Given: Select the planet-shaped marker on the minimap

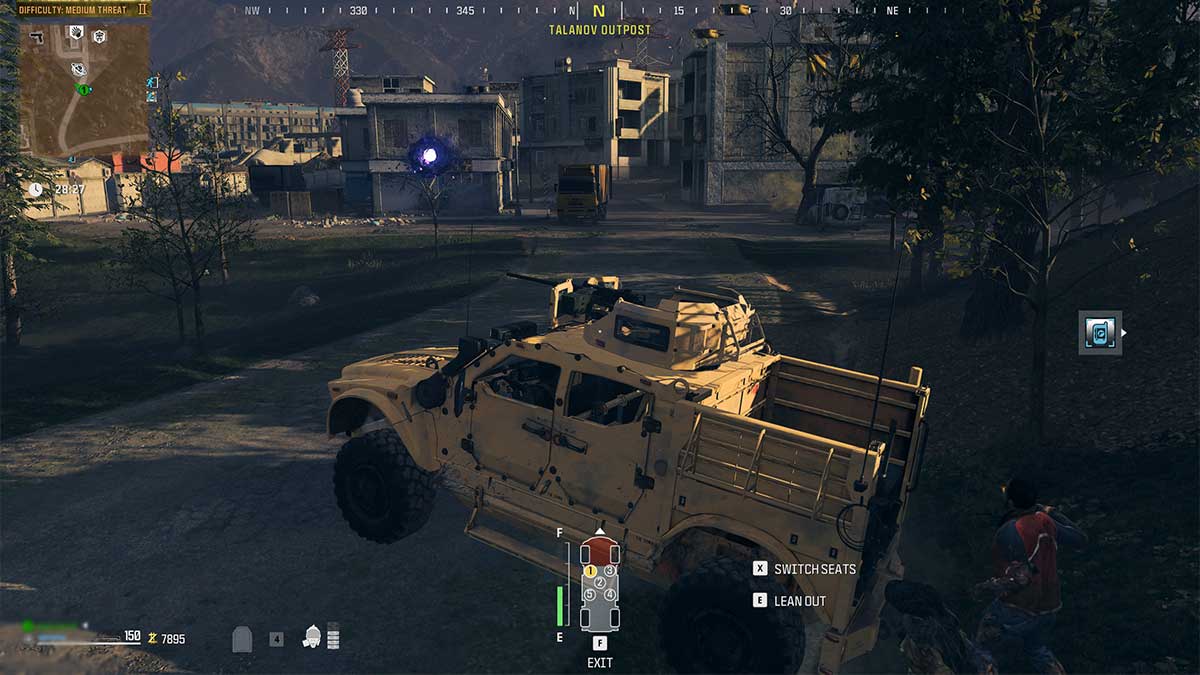Looking at the screenshot, I should [78, 69].
